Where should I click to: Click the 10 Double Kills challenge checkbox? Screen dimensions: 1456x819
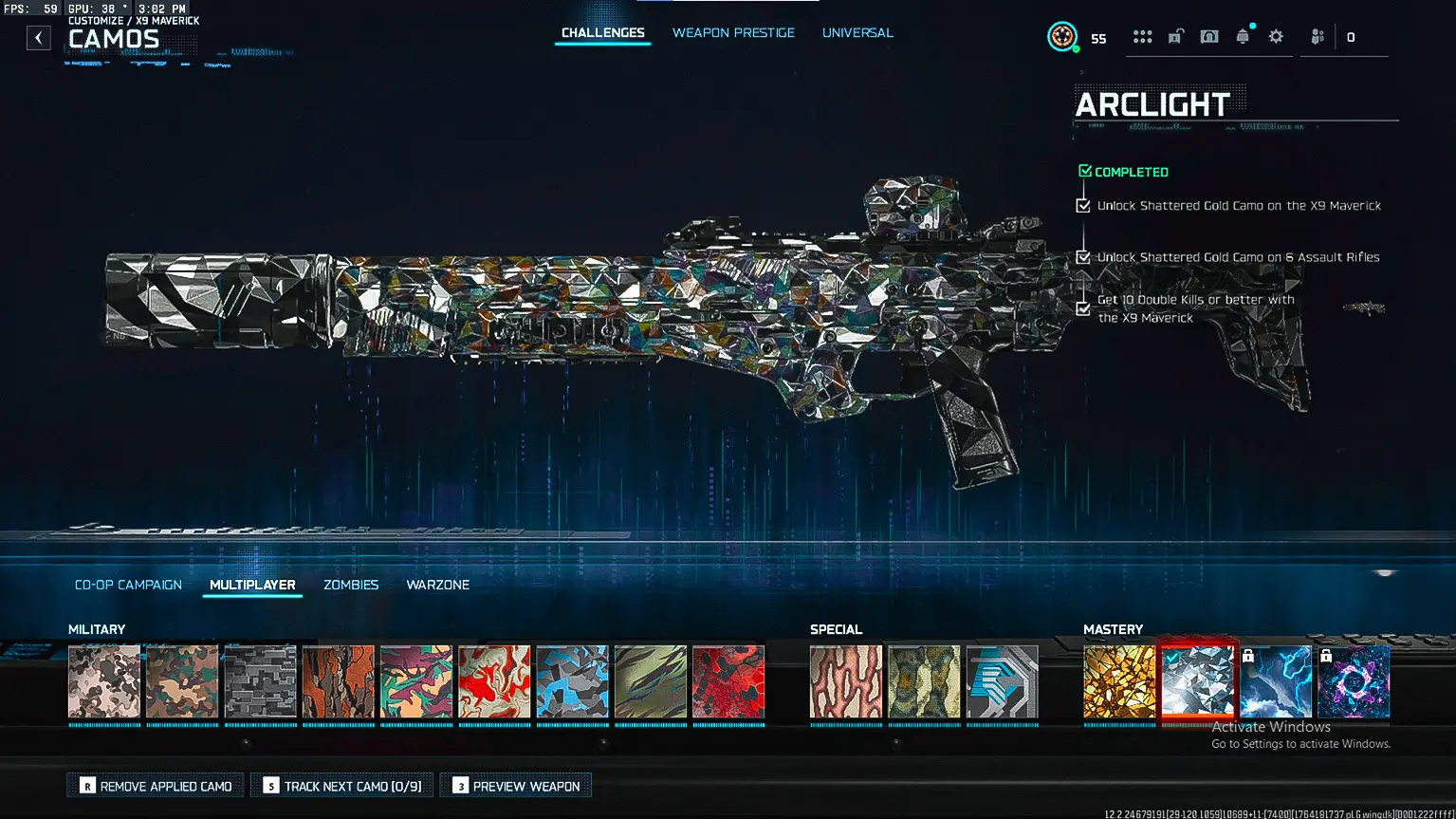(x=1084, y=308)
